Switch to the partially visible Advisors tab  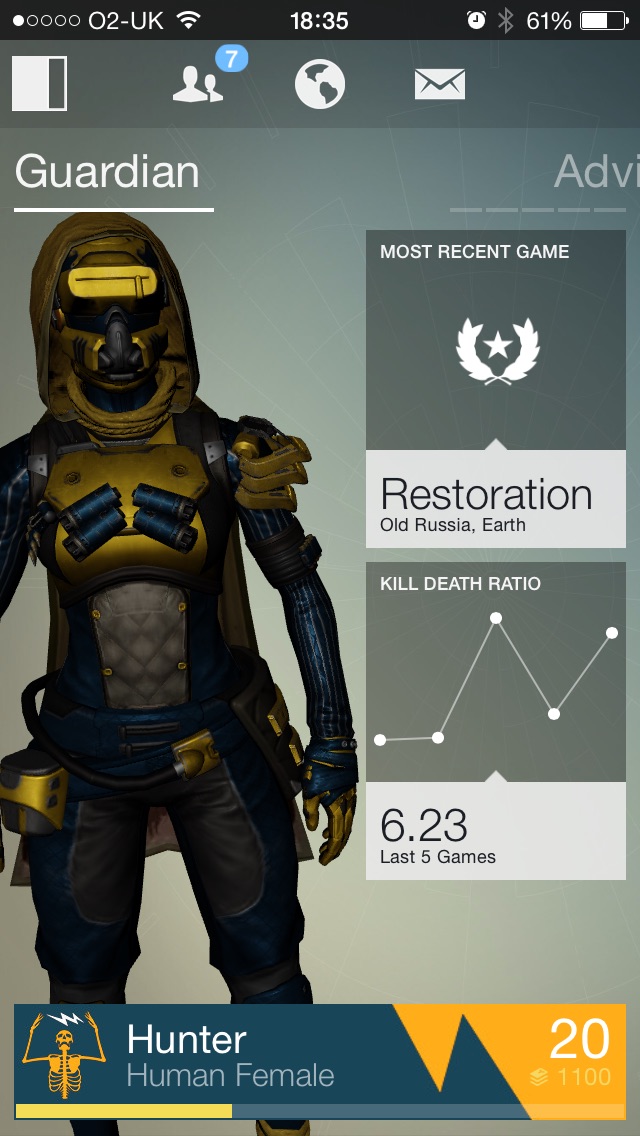596,173
